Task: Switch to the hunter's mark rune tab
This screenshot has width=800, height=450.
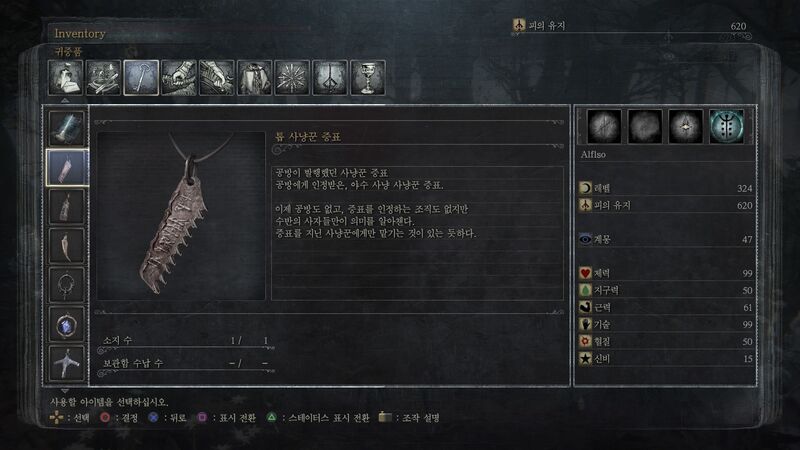Action: [x=330, y=77]
